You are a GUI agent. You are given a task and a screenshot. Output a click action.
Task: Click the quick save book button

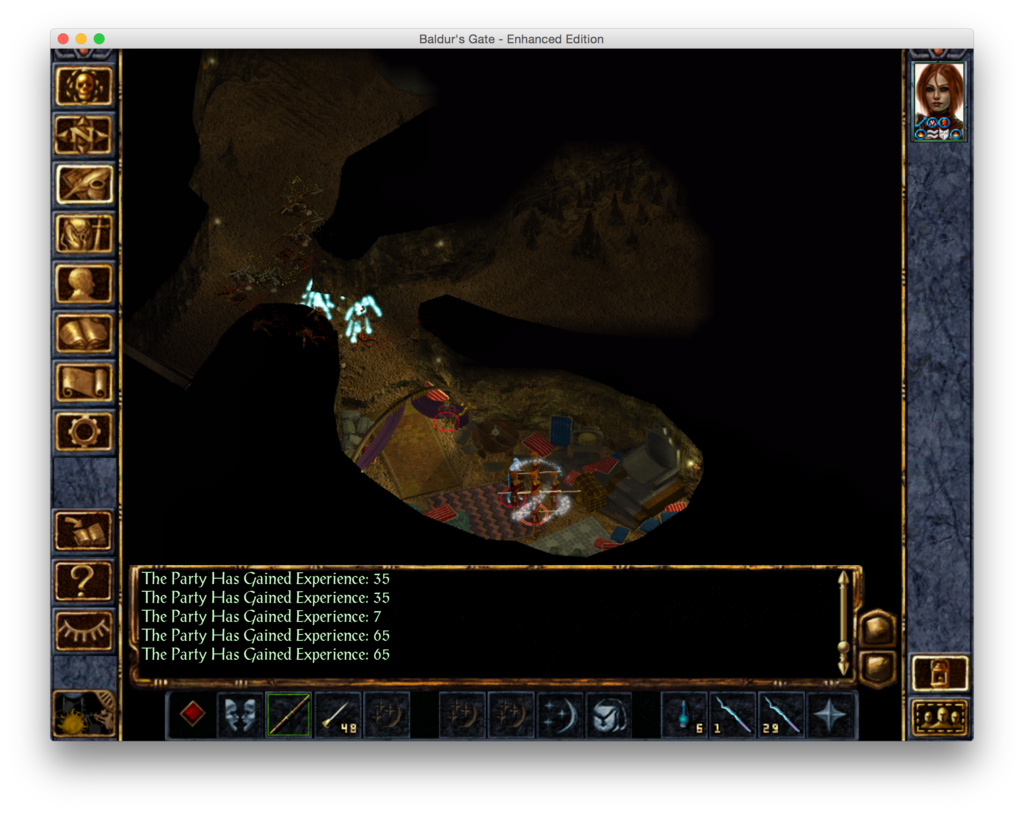pyautogui.click(x=84, y=532)
